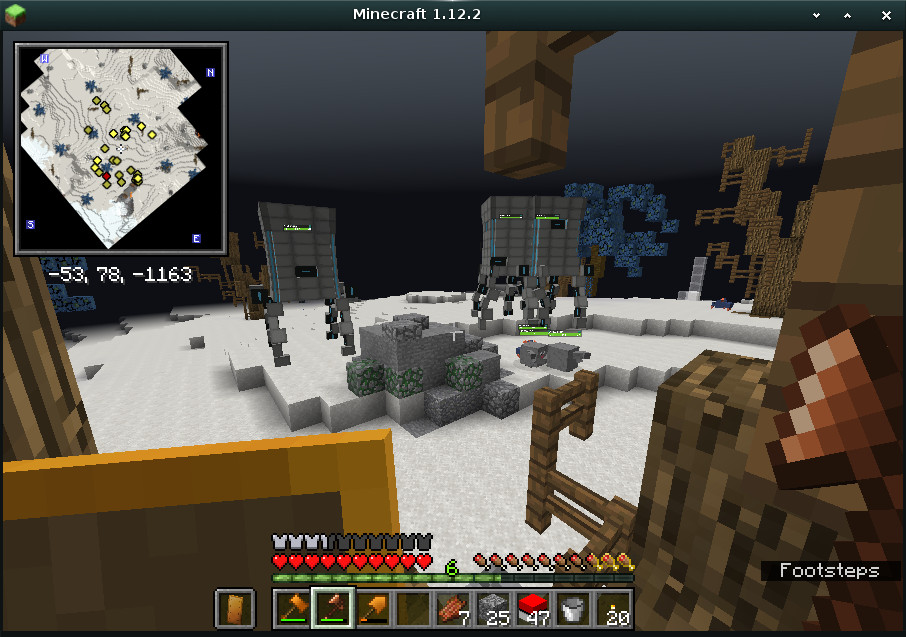This screenshot has height=637, width=906.
Task: Select the hammer in the first hotbar slot
Action: click(292, 608)
